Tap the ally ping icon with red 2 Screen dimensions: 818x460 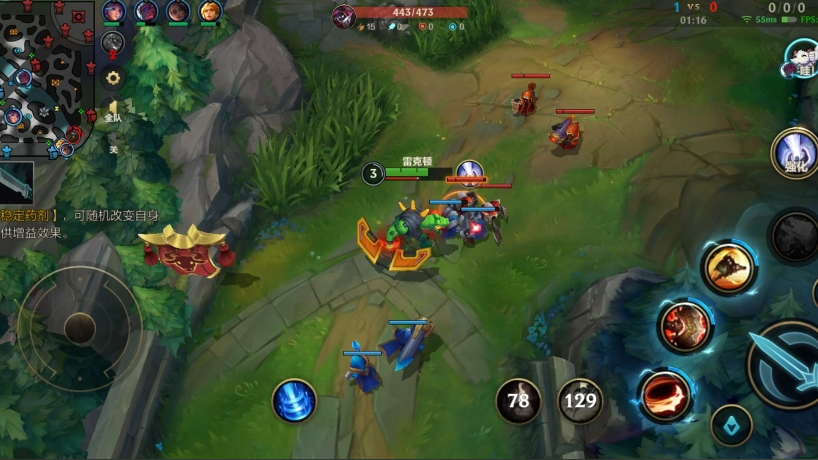tap(113, 42)
